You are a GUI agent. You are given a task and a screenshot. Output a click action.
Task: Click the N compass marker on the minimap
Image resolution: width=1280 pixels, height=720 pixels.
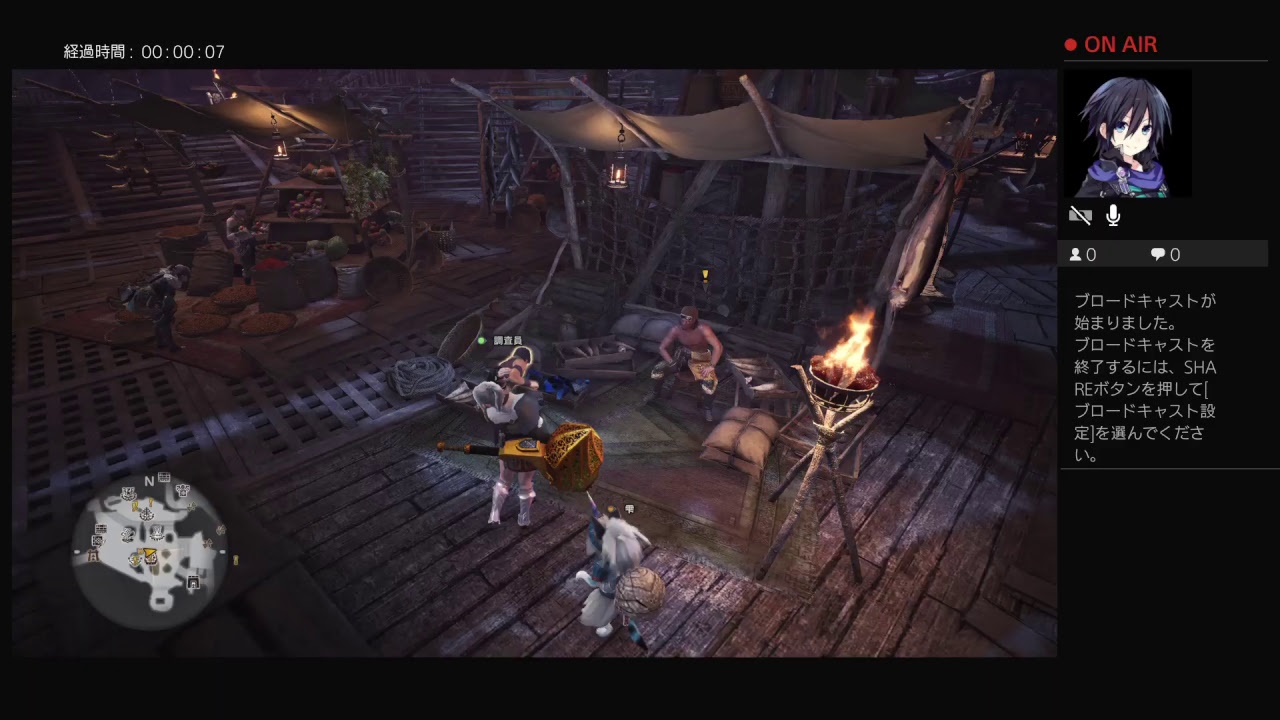coord(148,481)
